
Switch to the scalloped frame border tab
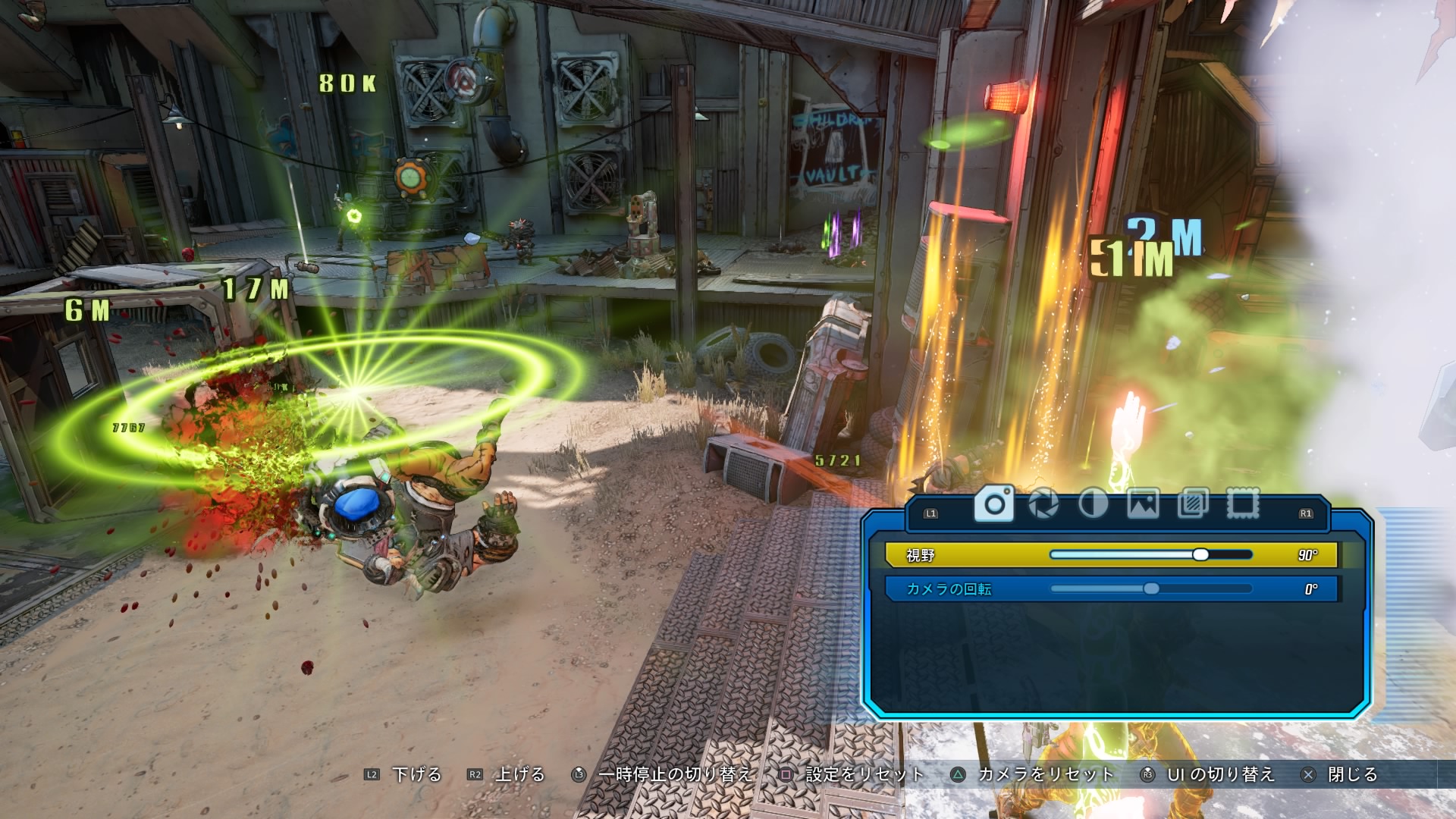click(x=1243, y=504)
